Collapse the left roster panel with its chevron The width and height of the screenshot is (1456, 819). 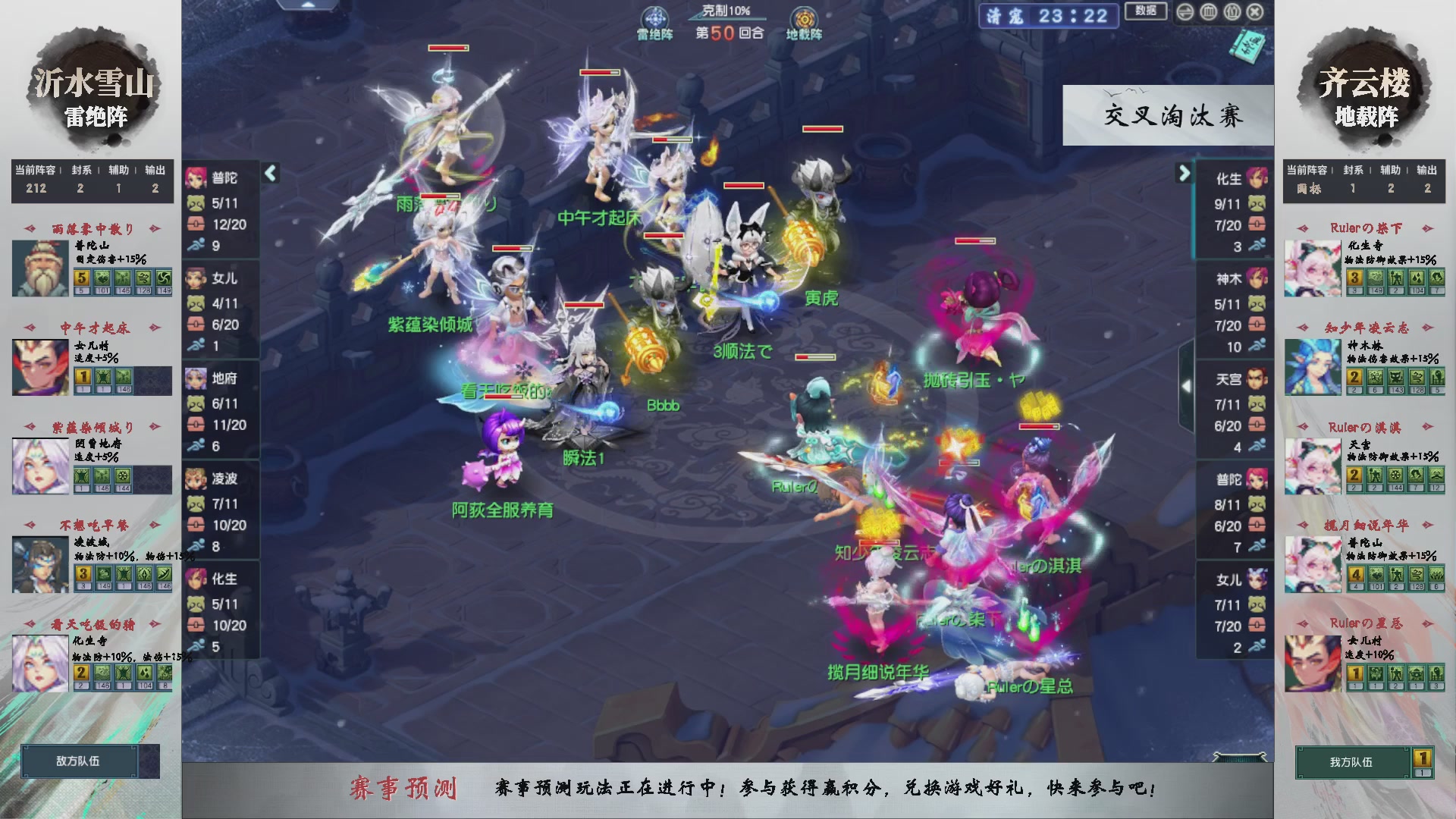click(x=269, y=173)
